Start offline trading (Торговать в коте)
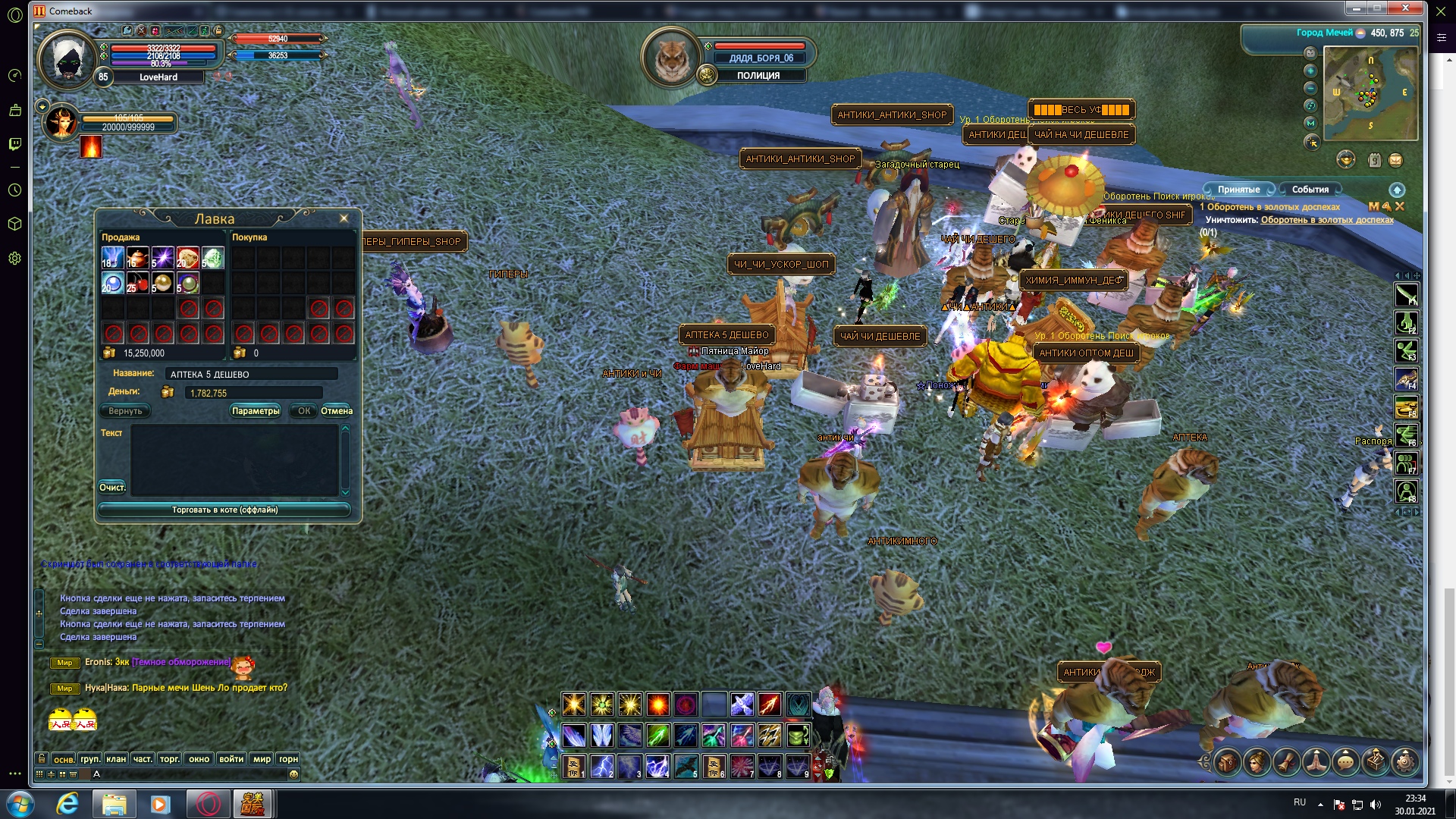The width and height of the screenshot is (1456, 819). (224, 510)
